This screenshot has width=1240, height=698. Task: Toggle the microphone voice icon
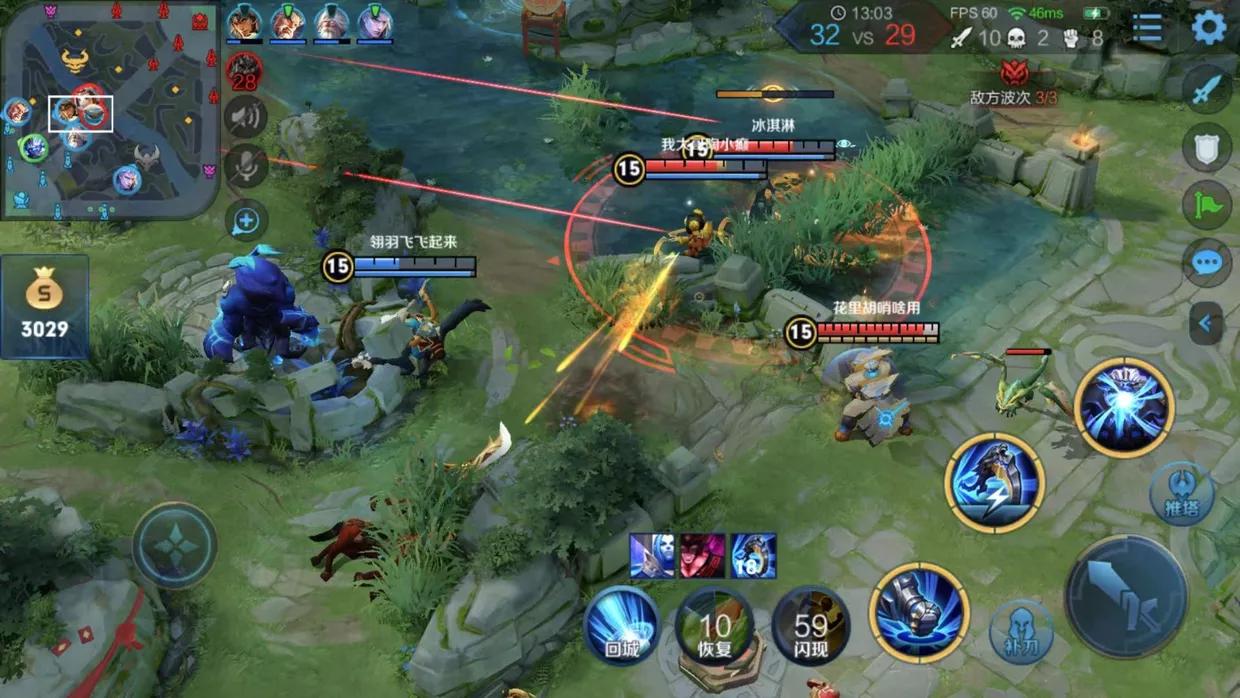click(x=245, y=165)
